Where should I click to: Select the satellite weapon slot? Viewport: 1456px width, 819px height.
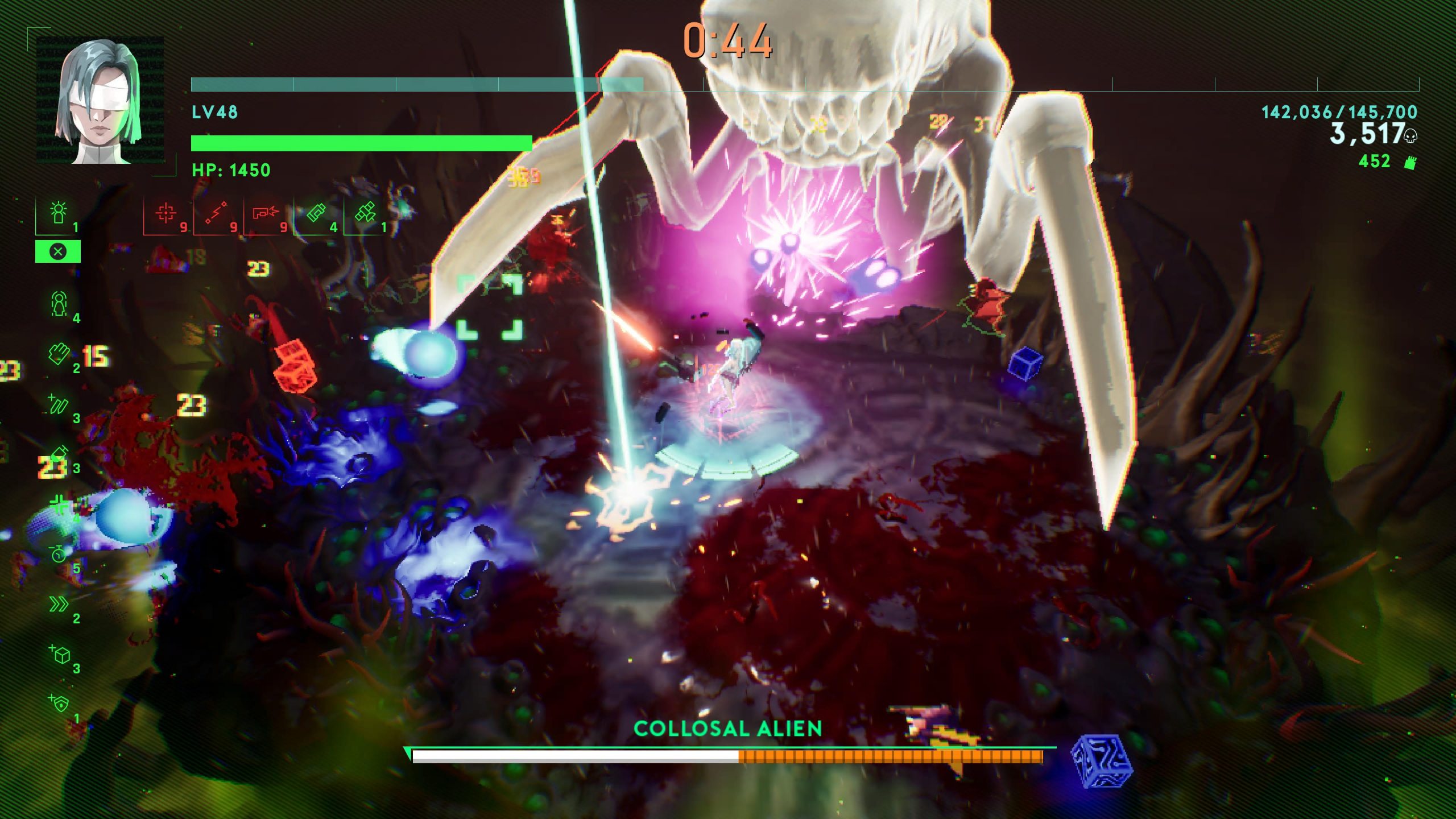[x=365, y=214]
